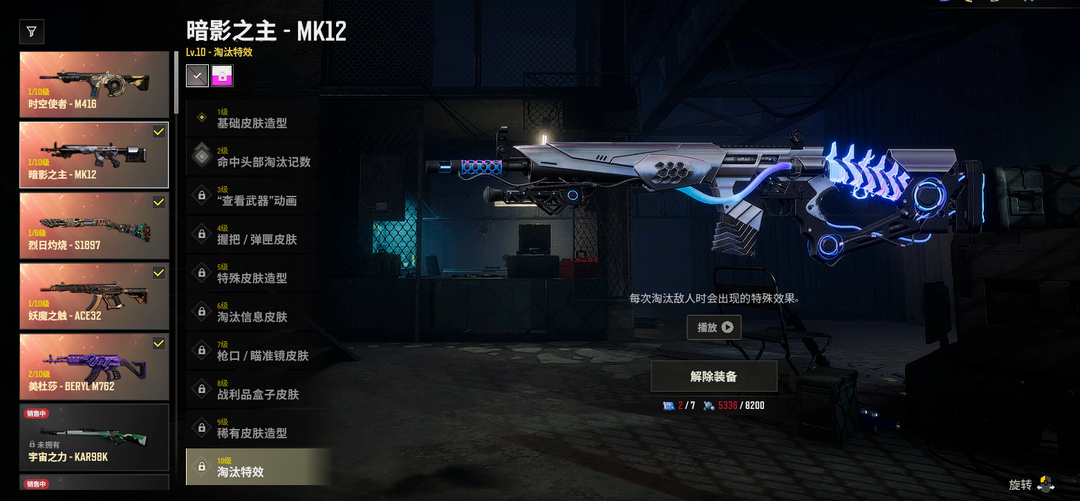Pick the 妖魔之触 - ACE32 skin

(95, 296)
